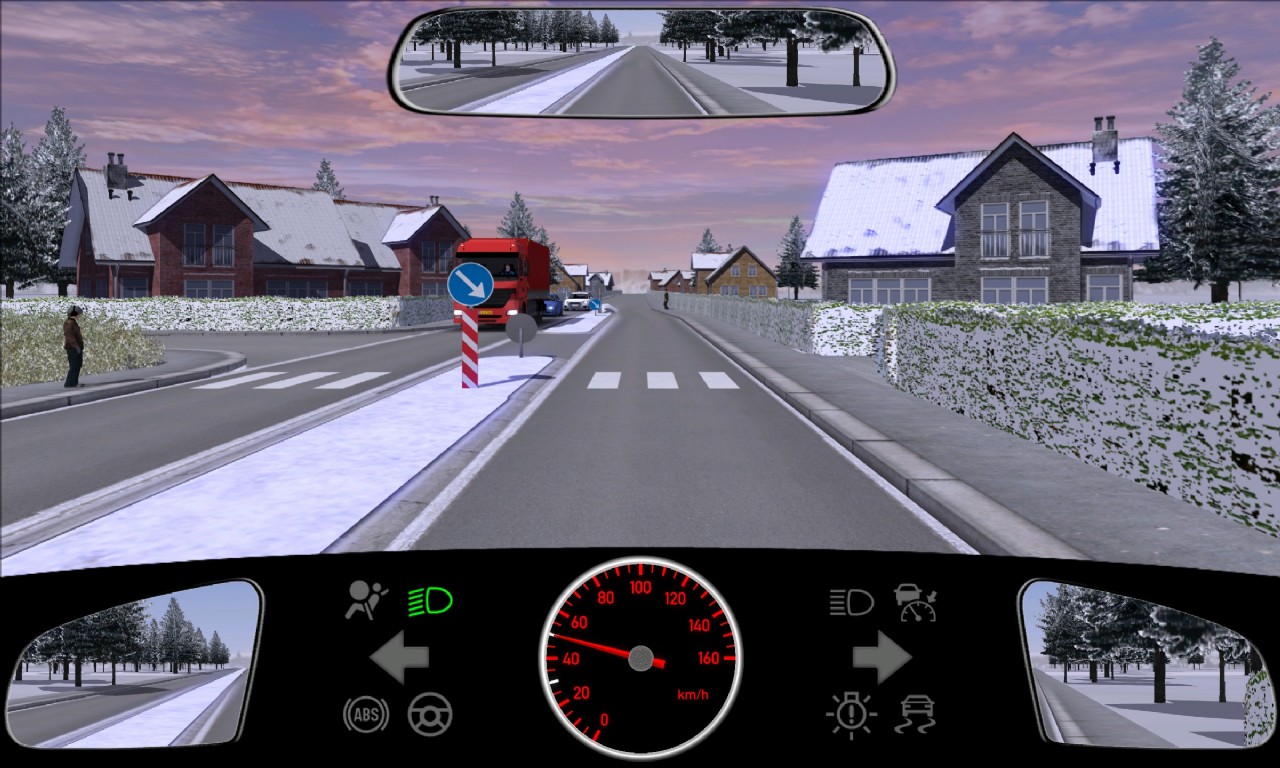The image size is (1280, 768).
Task: Click the bulb failure warning light icon
Action: click(851, 714)
